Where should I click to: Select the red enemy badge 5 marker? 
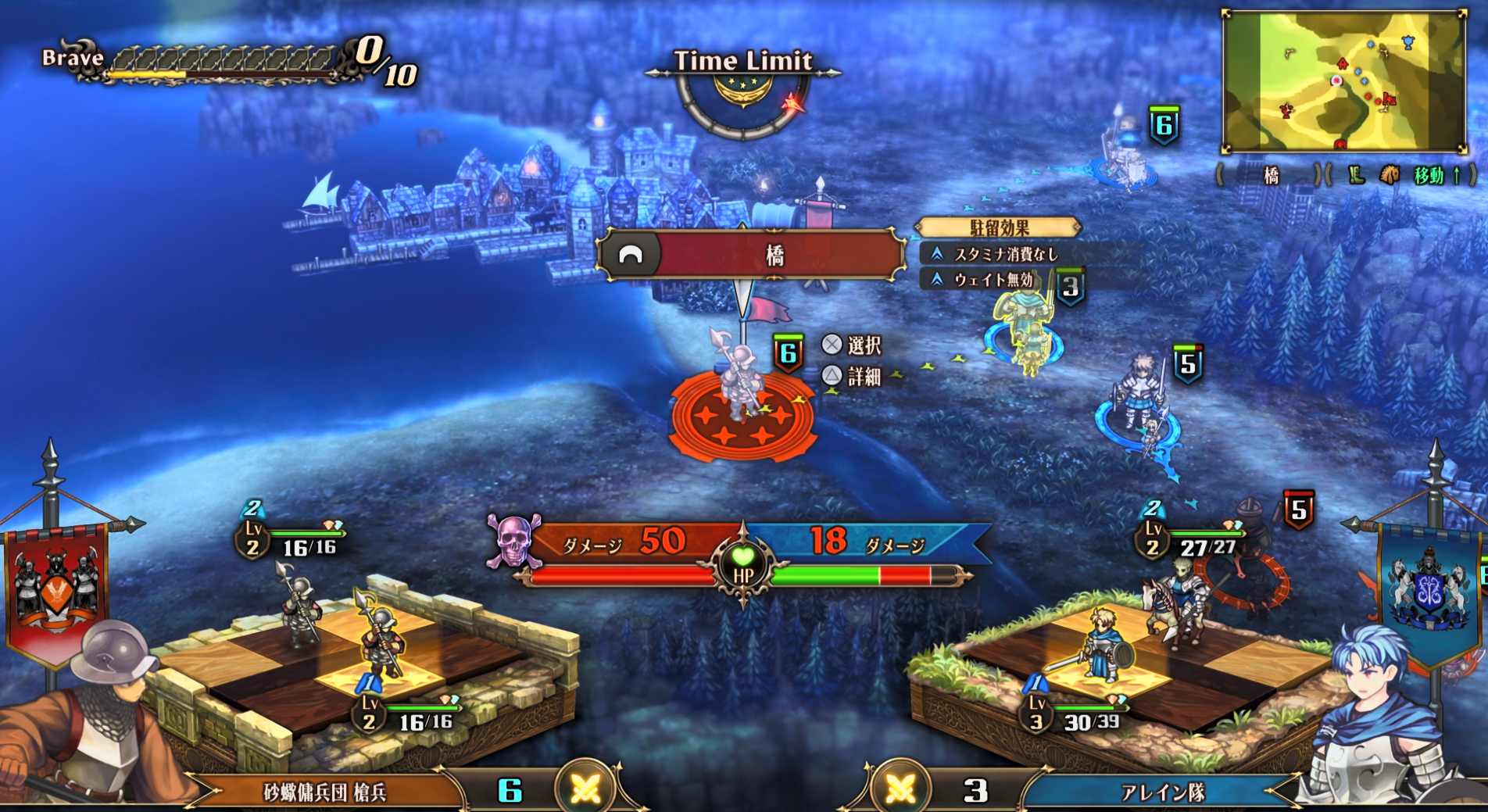[x=1298, y=510]
